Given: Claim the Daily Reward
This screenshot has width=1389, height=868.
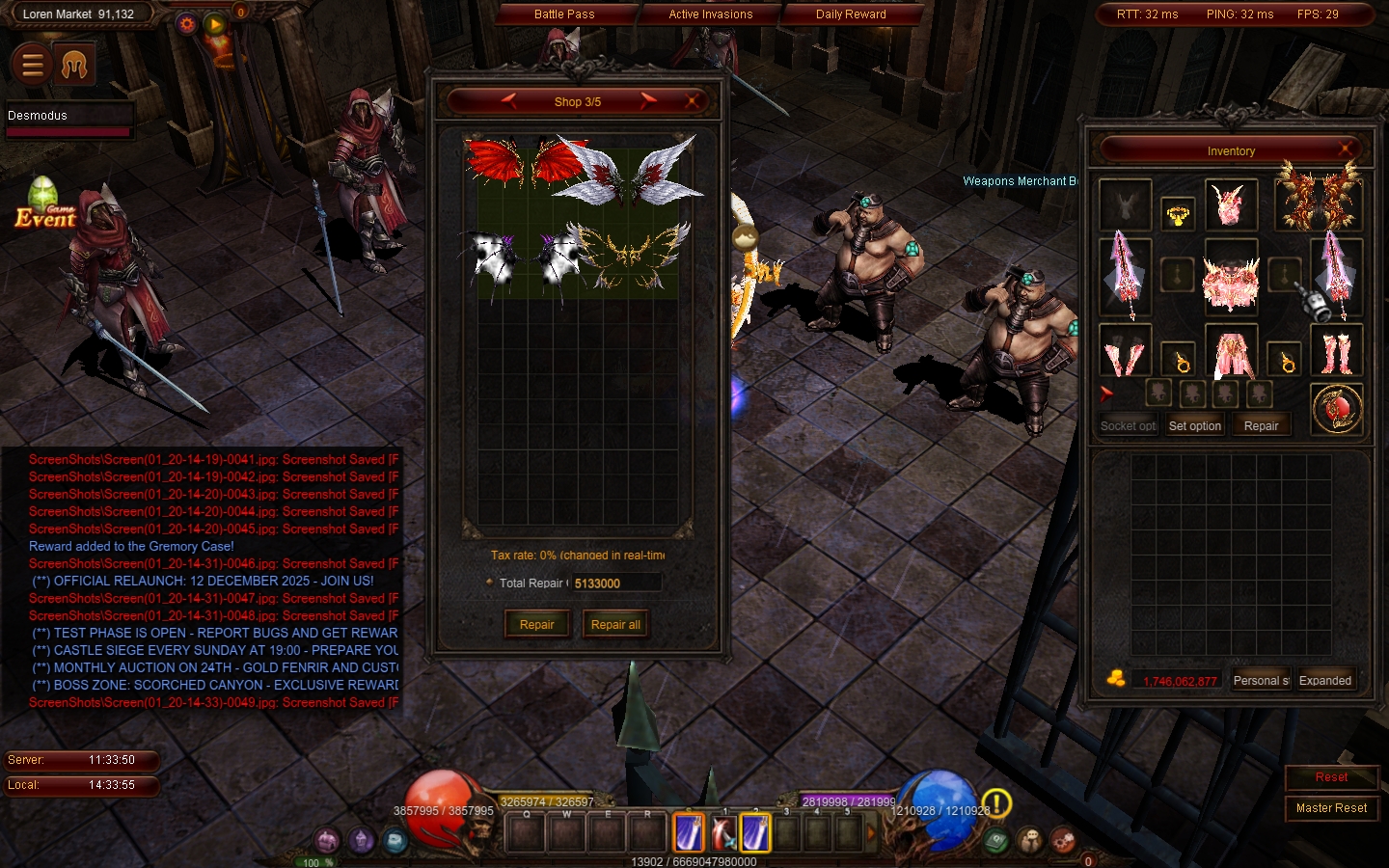Looking at the screenshot, I should click(x=850, y=14).
